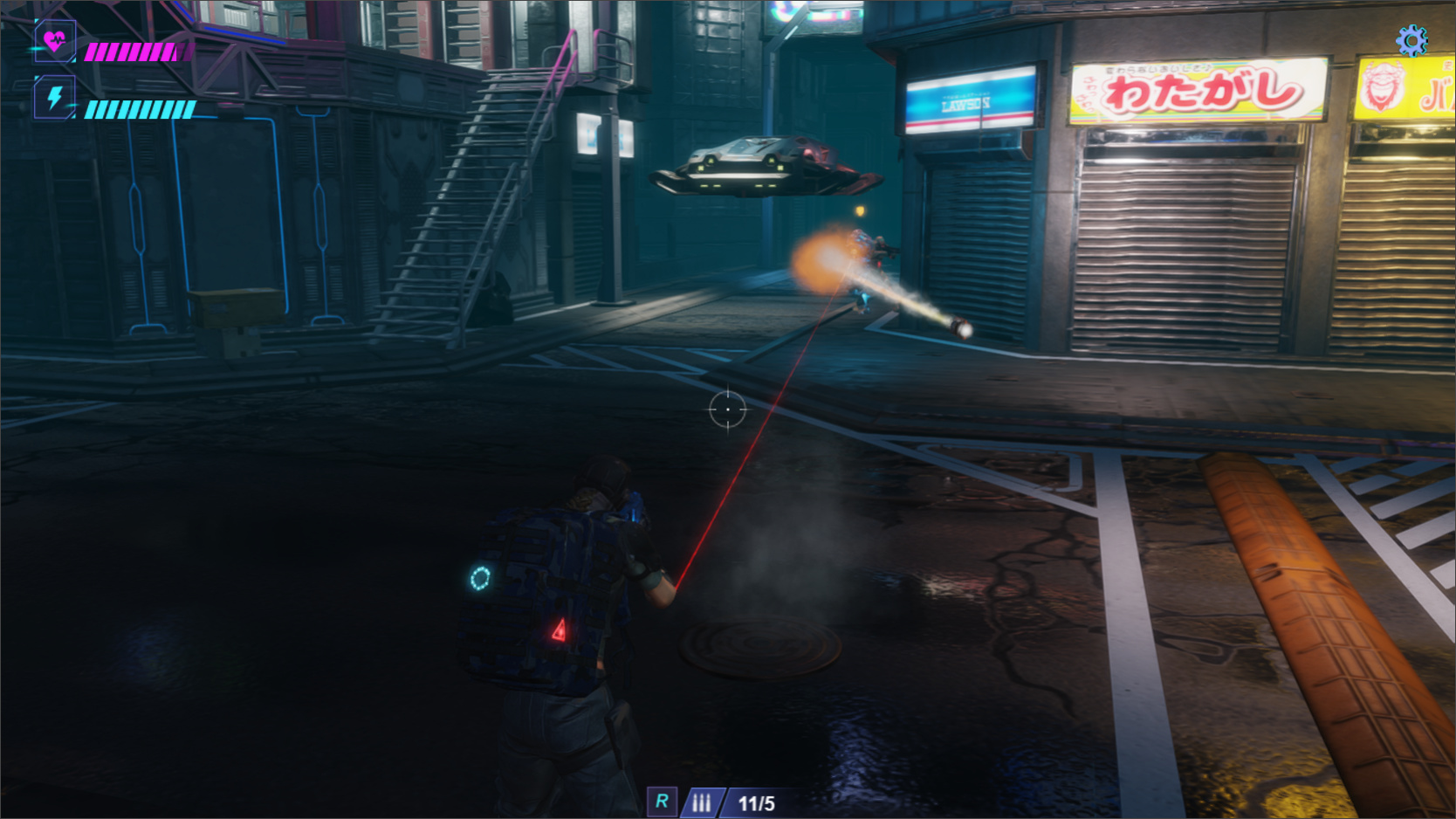The width and height of the screenshot is (1456, 819).
Task: Click the bullets ammo icon
Action: pyautogui.click(x=701, y=802)
